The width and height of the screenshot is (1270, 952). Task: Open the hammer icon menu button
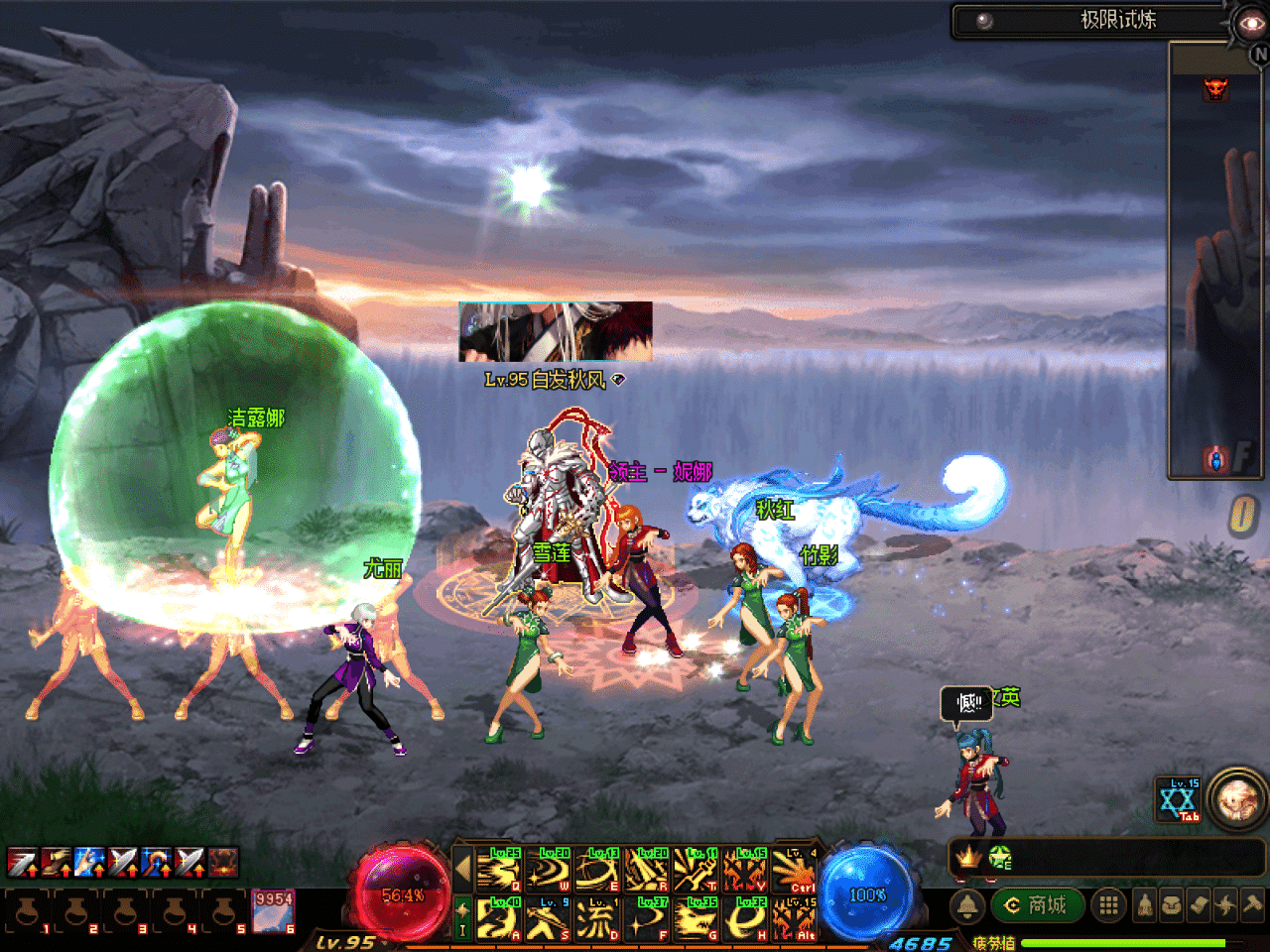1251,904
